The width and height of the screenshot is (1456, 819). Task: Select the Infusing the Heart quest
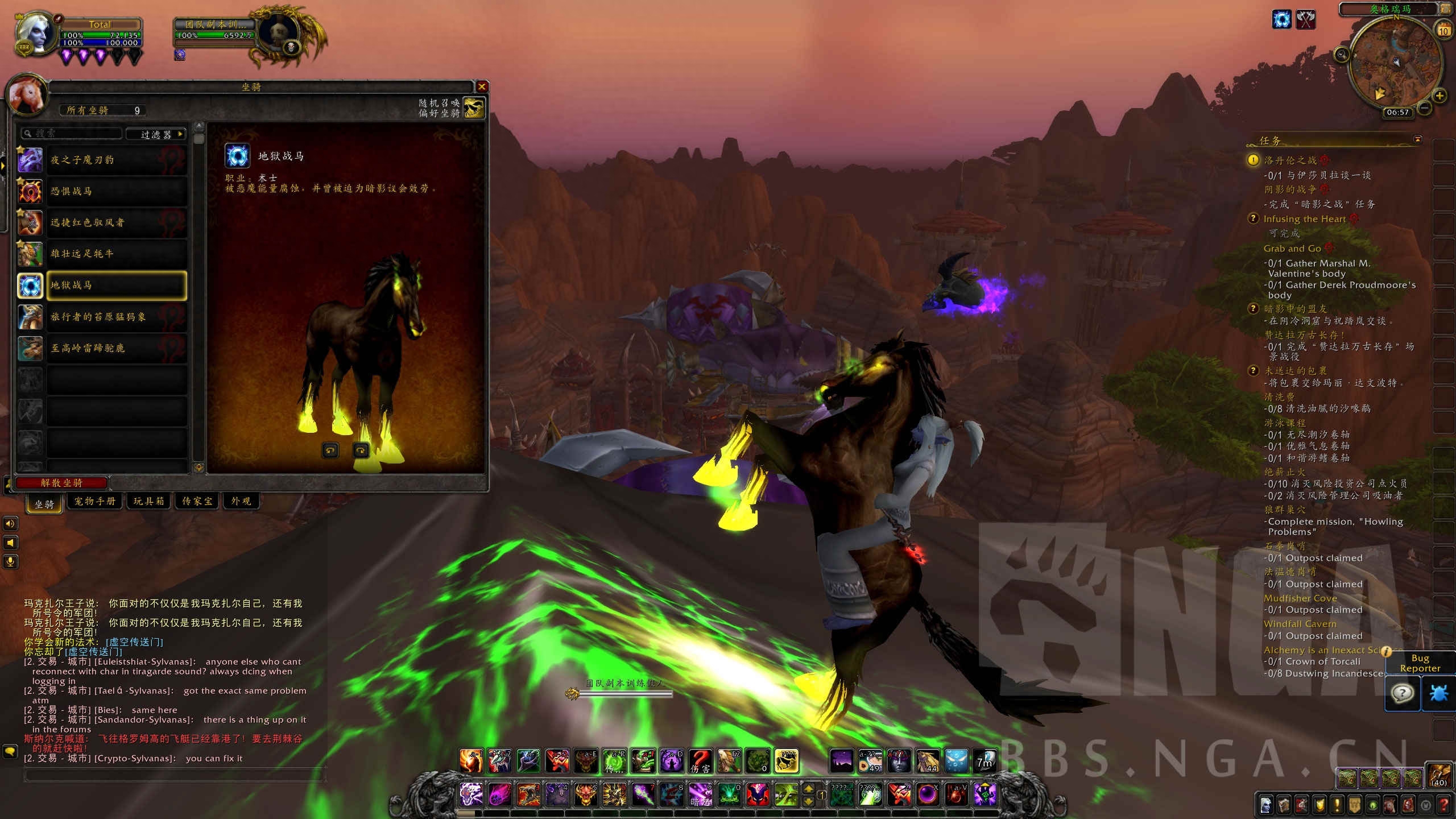pyautogui.click(x=1304, y=219)
